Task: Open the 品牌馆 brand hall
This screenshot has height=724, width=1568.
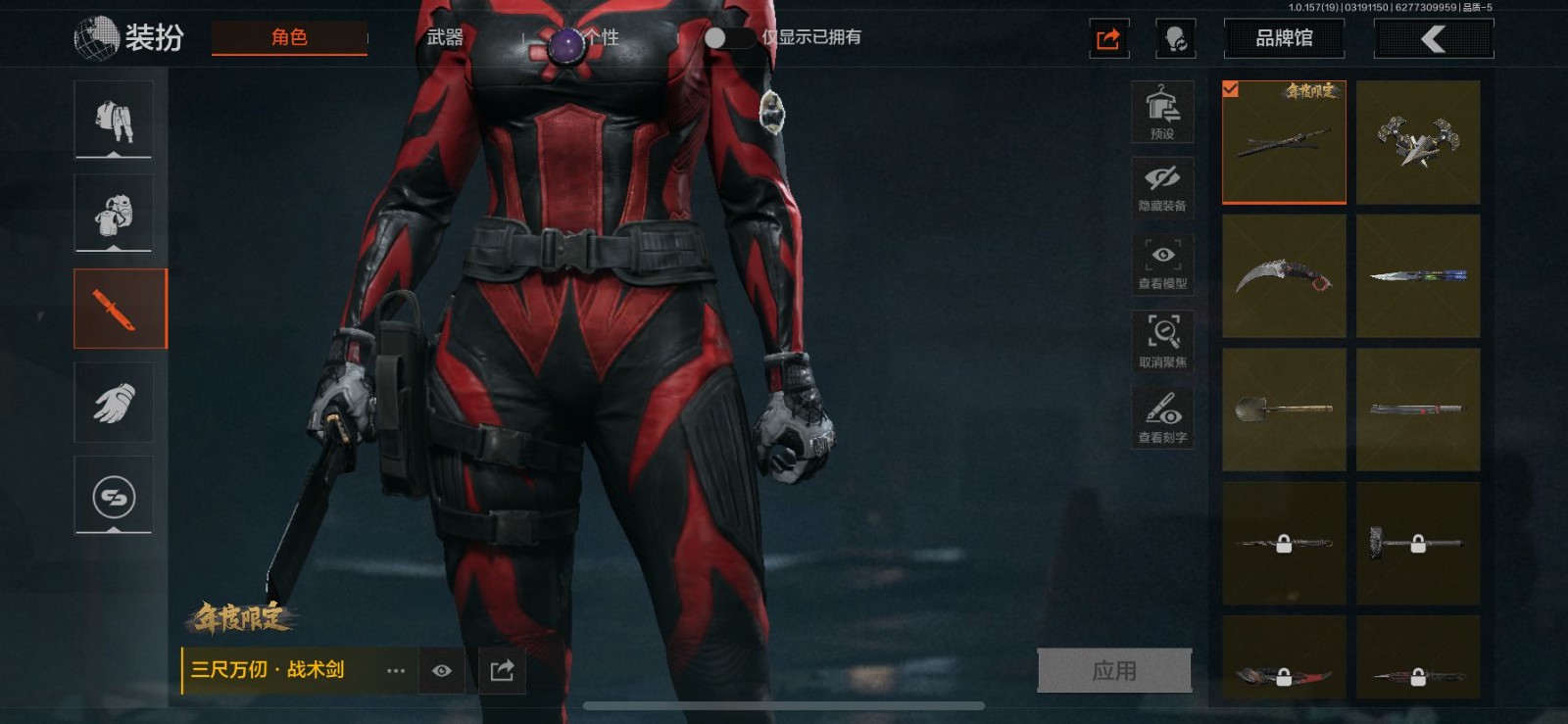Action: 1284,38
